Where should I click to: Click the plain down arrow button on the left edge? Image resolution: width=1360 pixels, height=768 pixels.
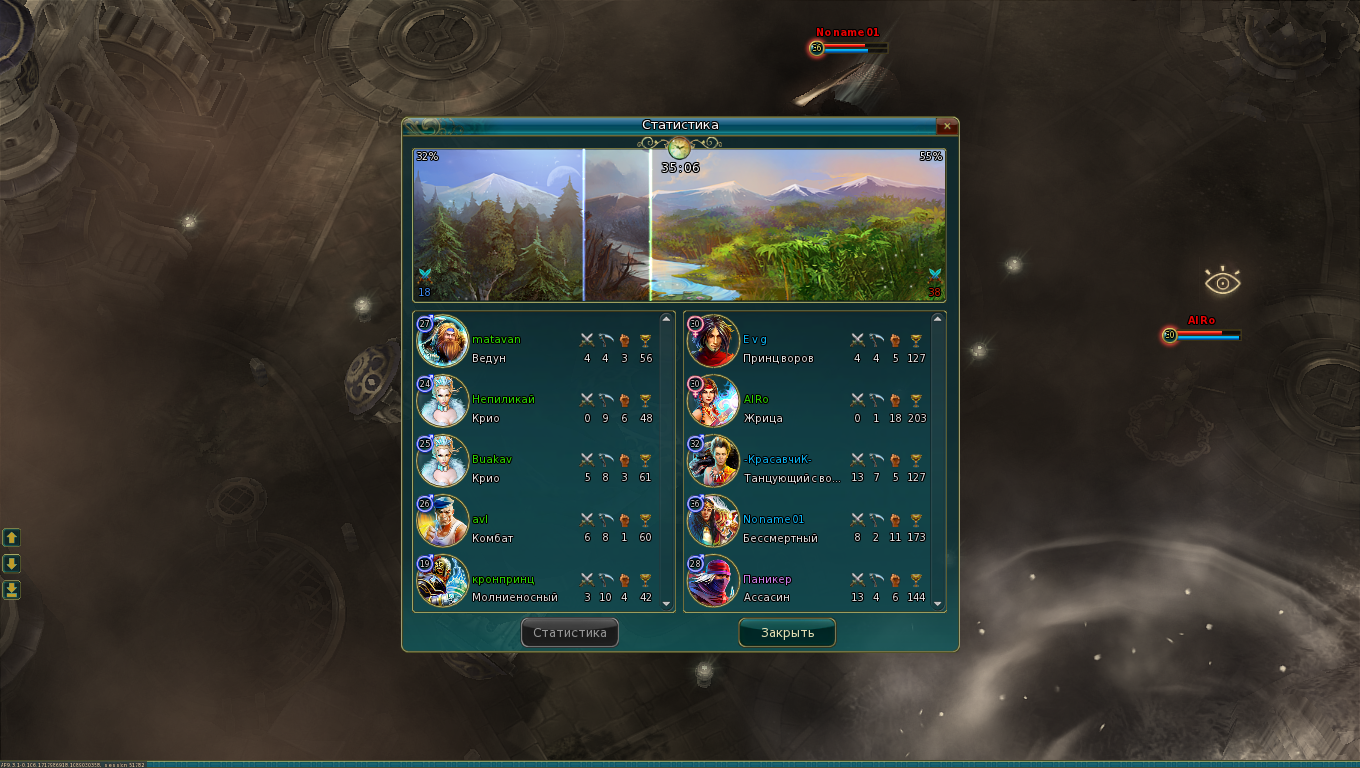(12, 564)
